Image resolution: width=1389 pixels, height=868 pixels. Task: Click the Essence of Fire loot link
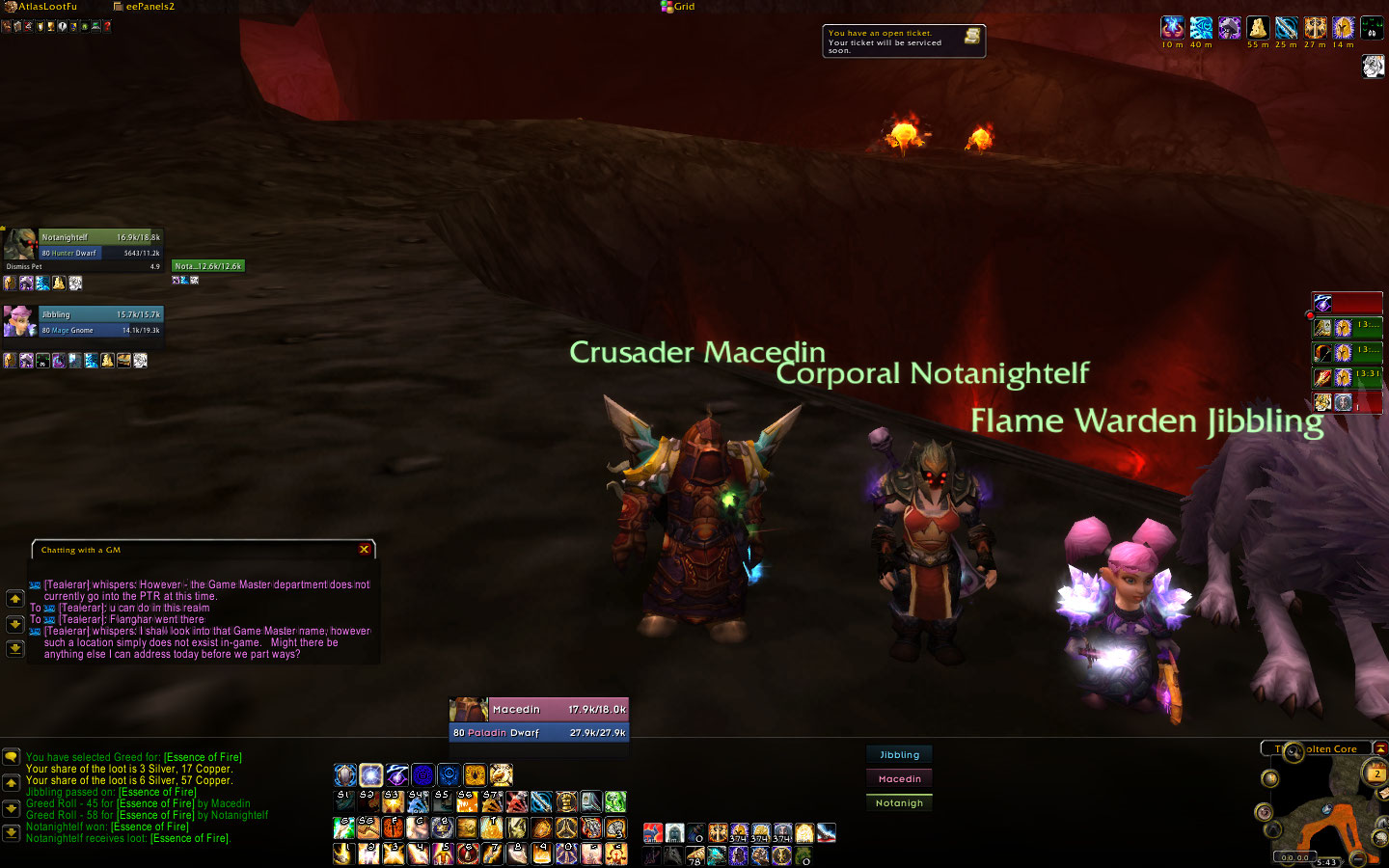click(203, 757)
